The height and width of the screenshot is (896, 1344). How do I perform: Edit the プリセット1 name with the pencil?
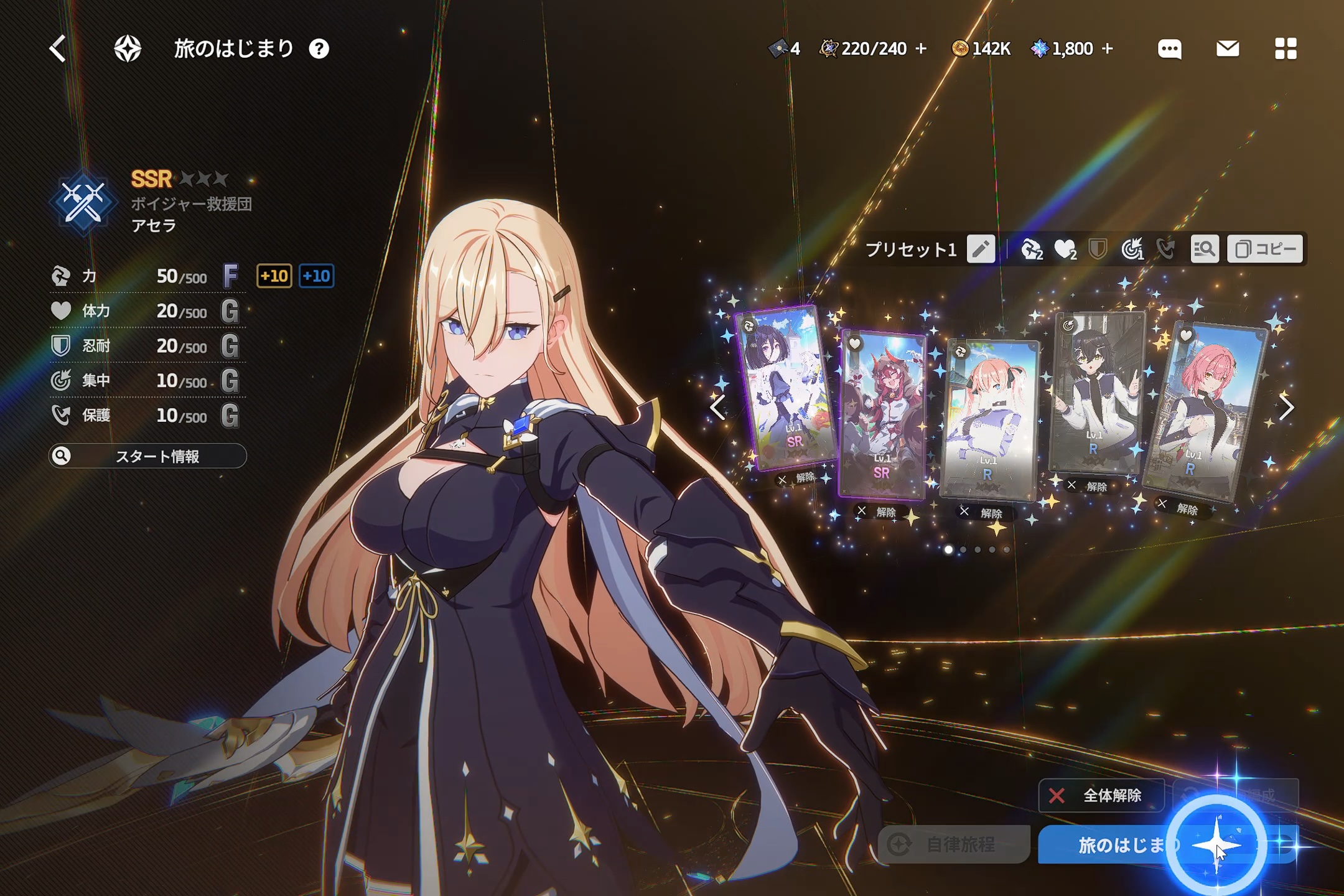coord(981,249)
